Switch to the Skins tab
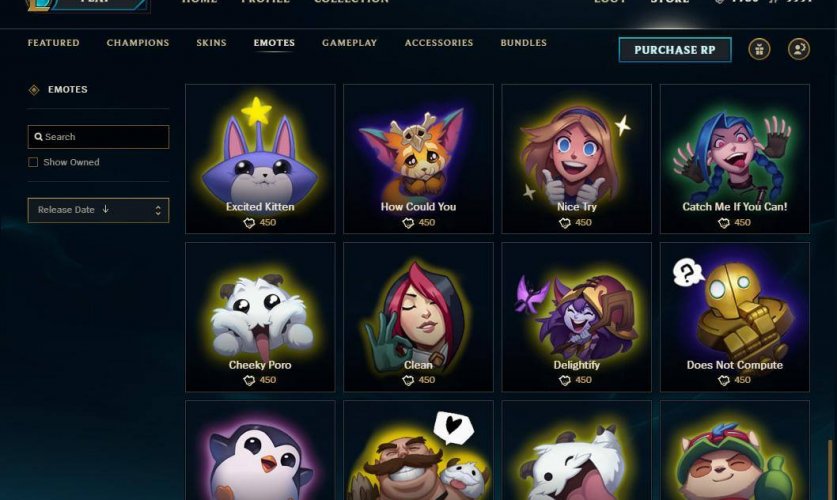The height and width of the screenshot is (500, 837). pyautogui.click(x=211, y=43)
